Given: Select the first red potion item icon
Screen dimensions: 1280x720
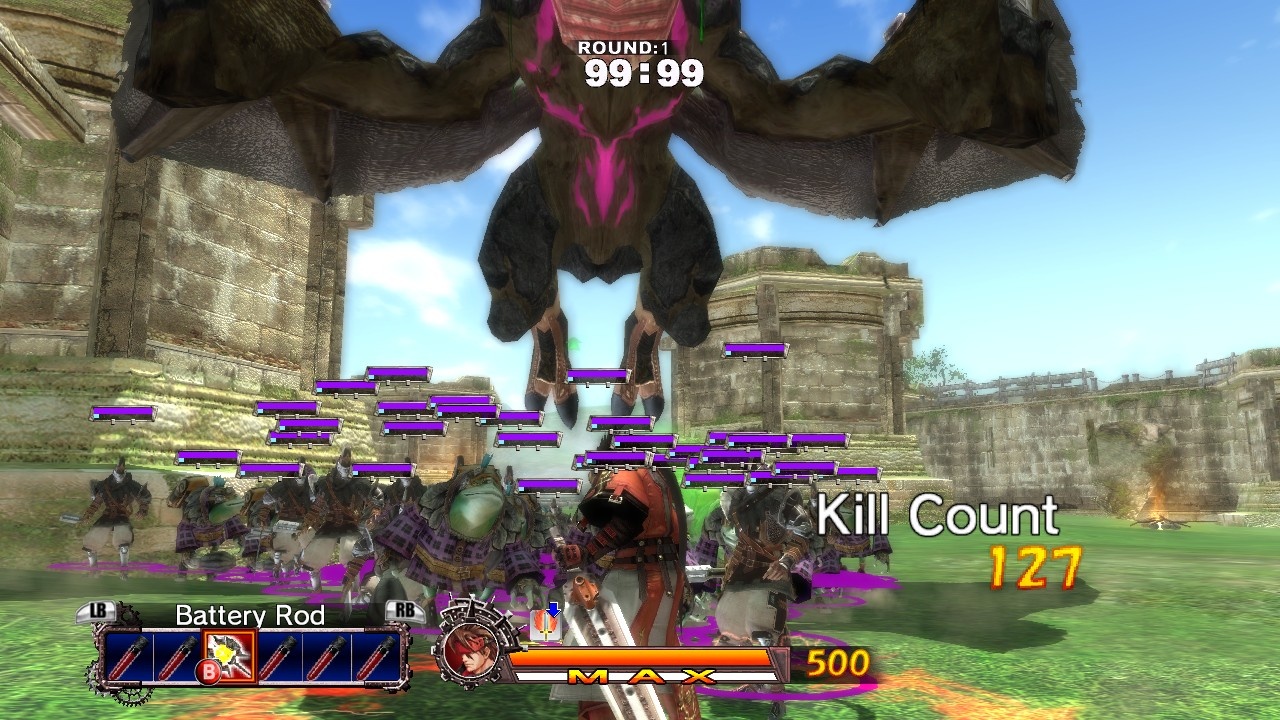Looking at the screenshot, I should tap(129, 655).
